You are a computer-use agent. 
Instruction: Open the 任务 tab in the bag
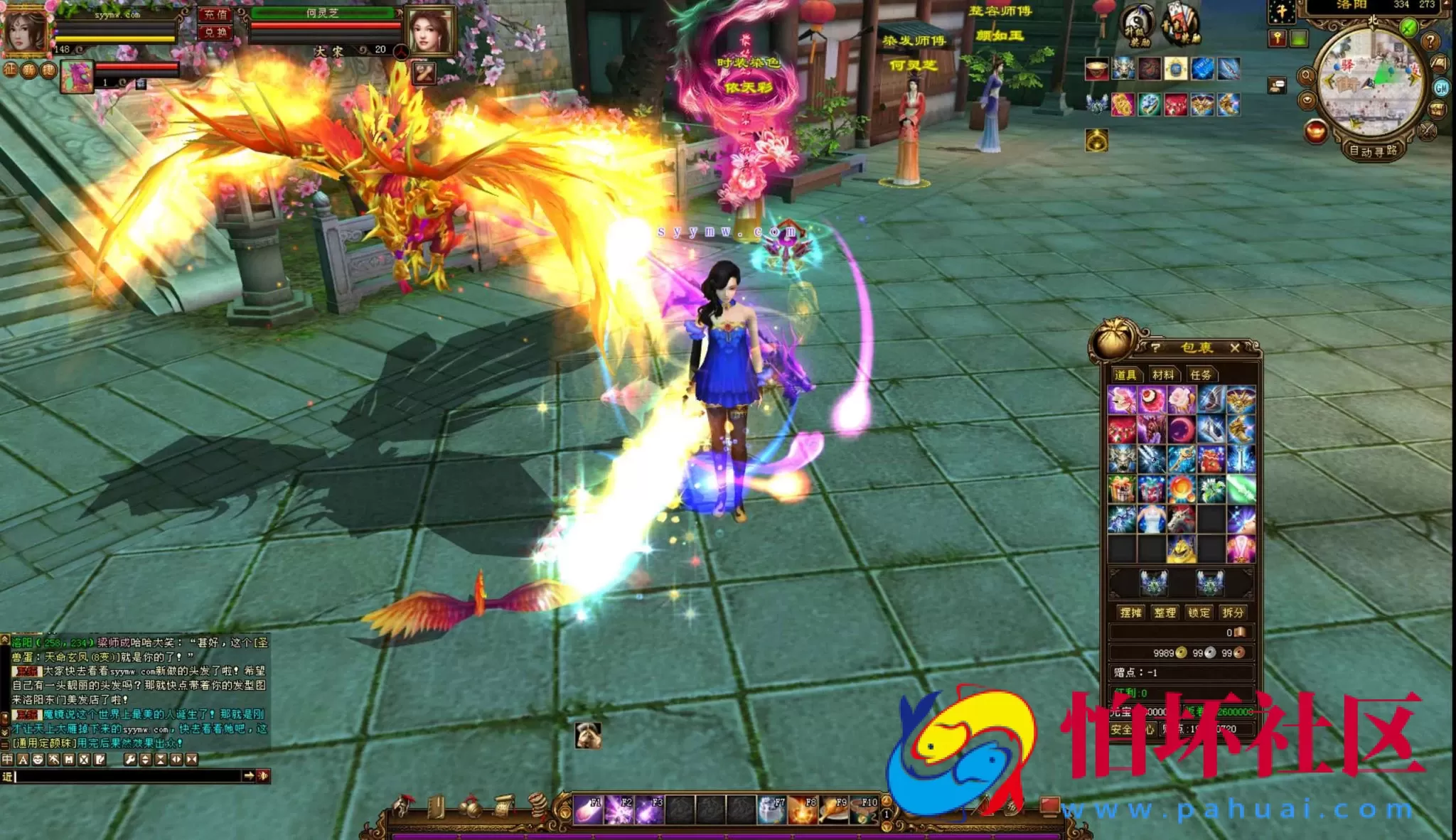click(x=1200, y=375)
